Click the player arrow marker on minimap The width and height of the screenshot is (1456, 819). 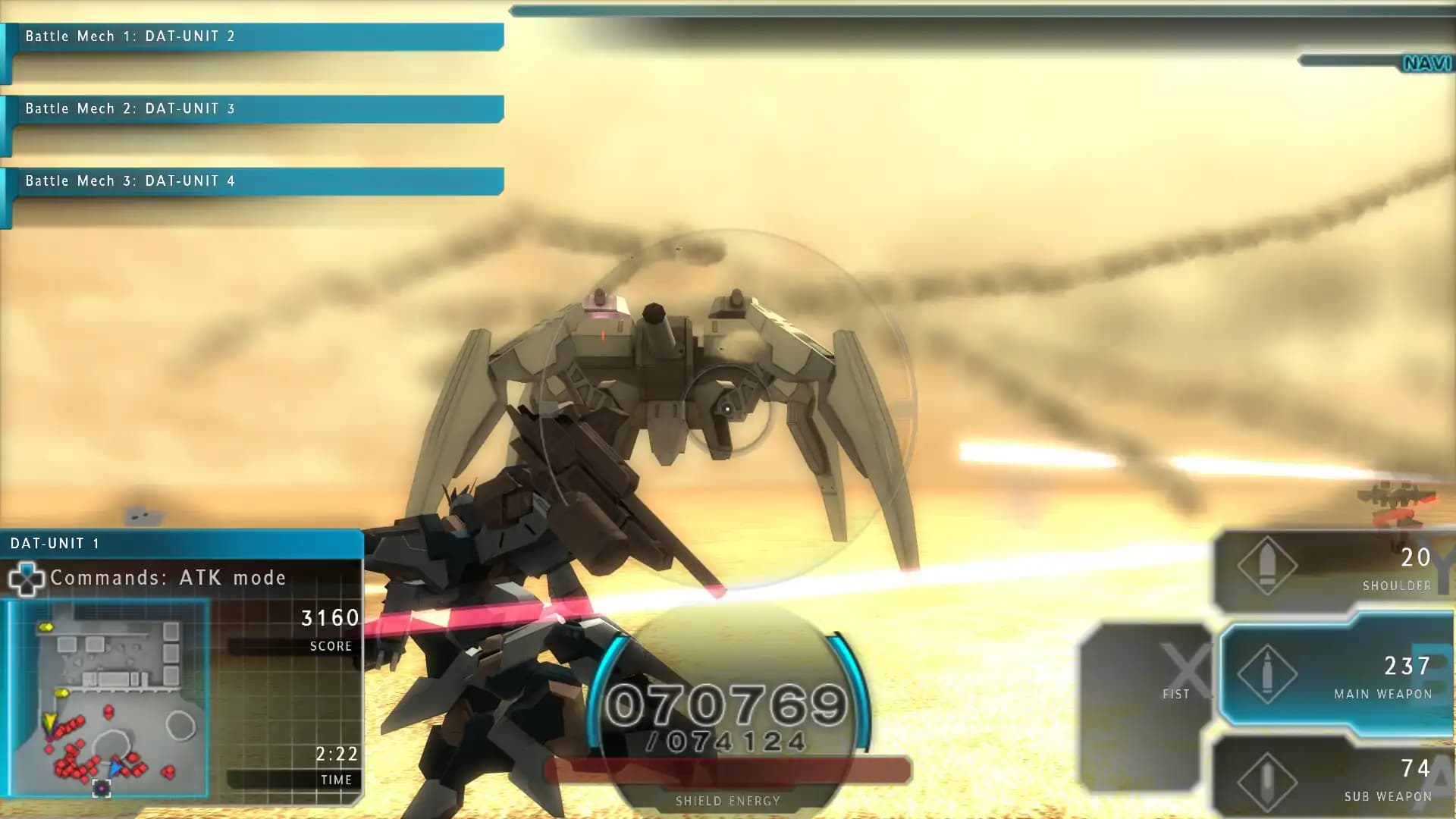click(x=115, y=767)
